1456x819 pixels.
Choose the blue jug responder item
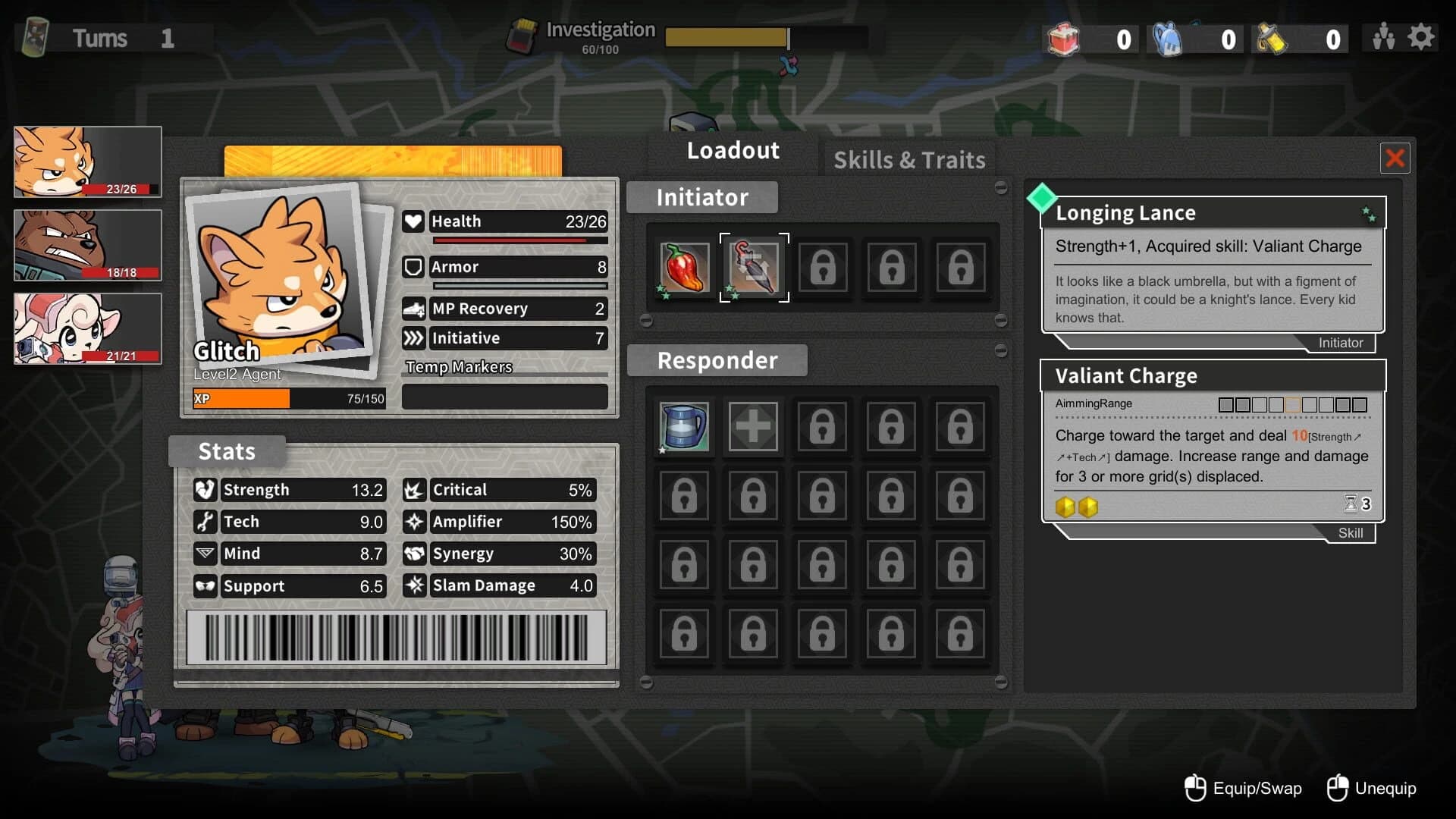point(684,426)
